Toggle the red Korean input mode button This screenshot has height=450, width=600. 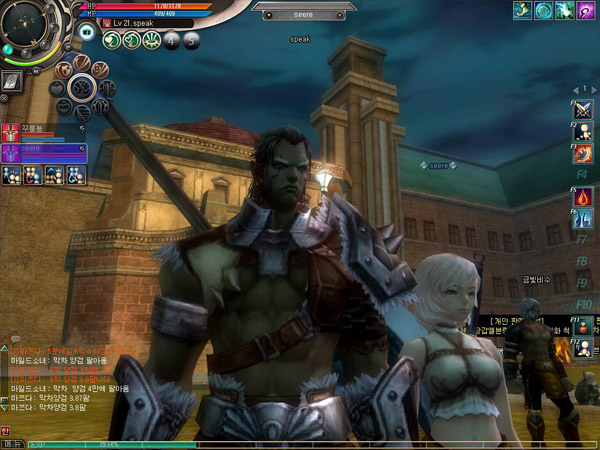5,432
